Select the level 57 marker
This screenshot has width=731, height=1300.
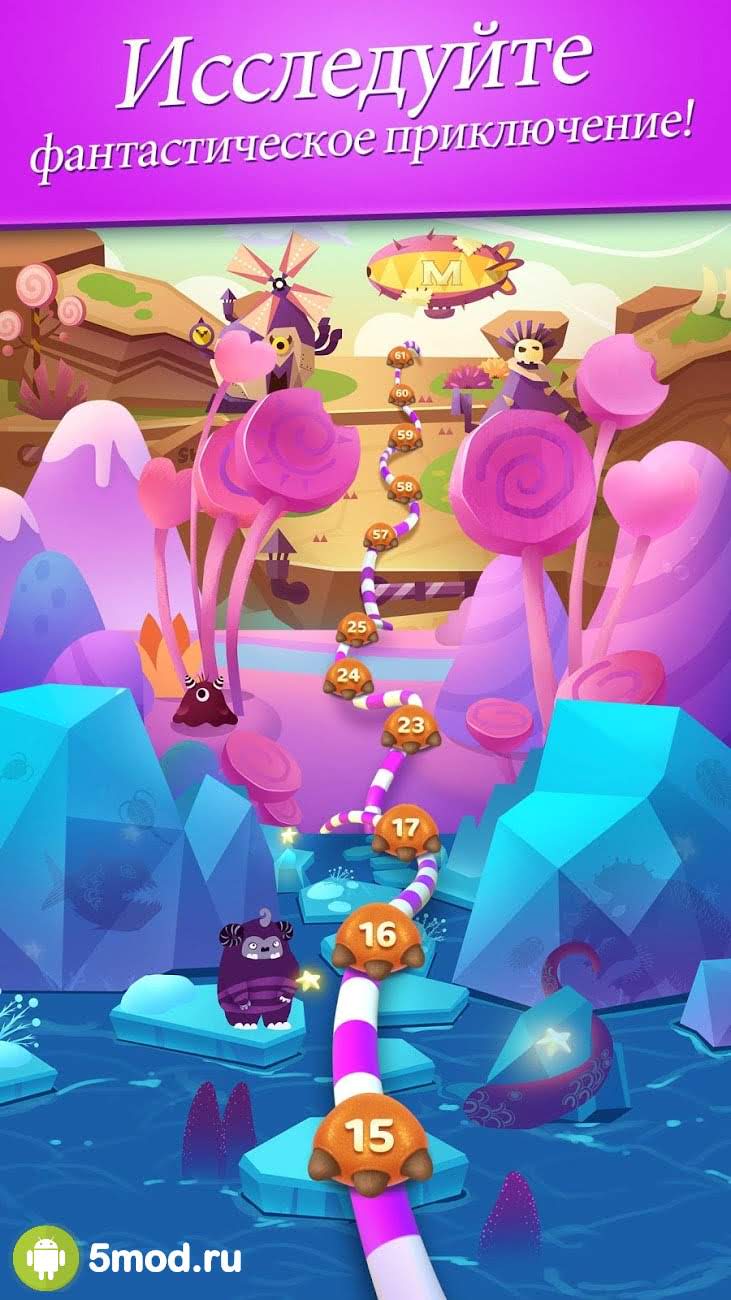[380, 537]
